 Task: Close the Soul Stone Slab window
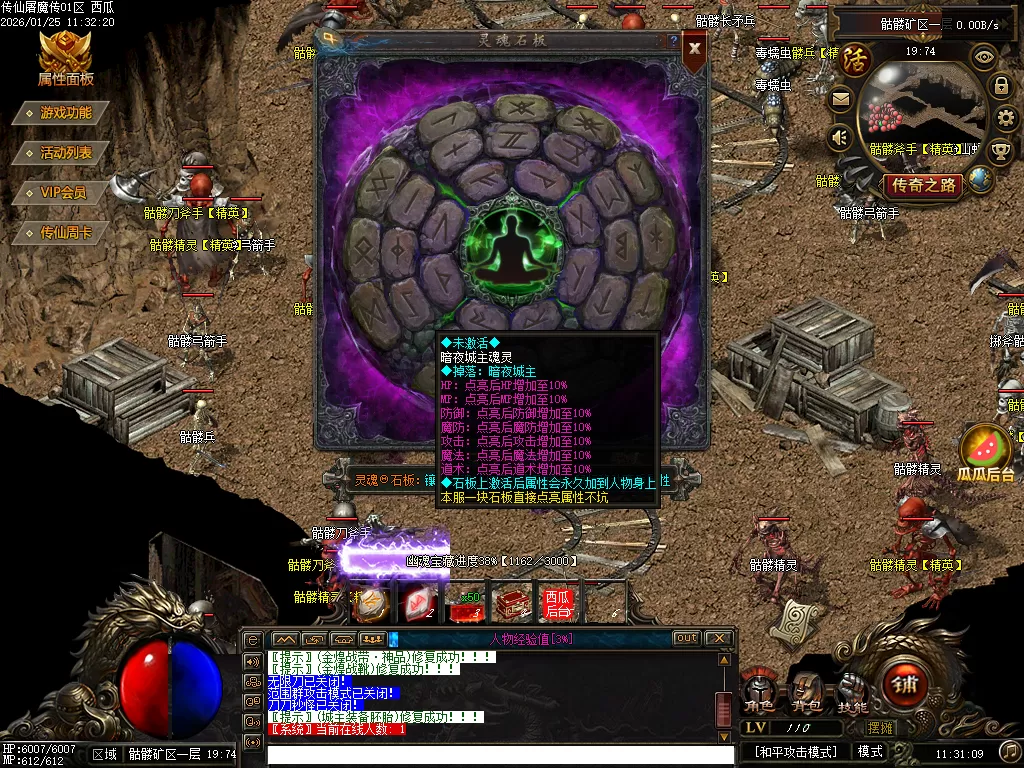694,48
